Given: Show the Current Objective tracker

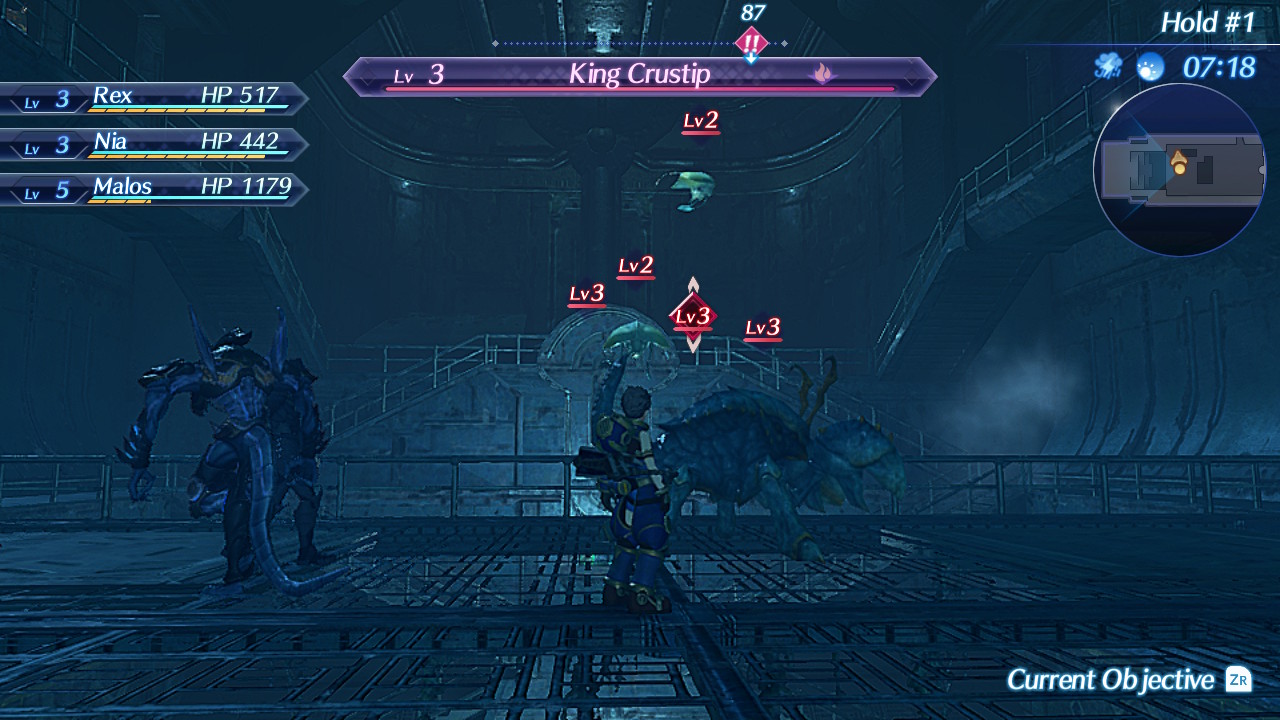Looking at the screenshot, I should (1128, 680).
